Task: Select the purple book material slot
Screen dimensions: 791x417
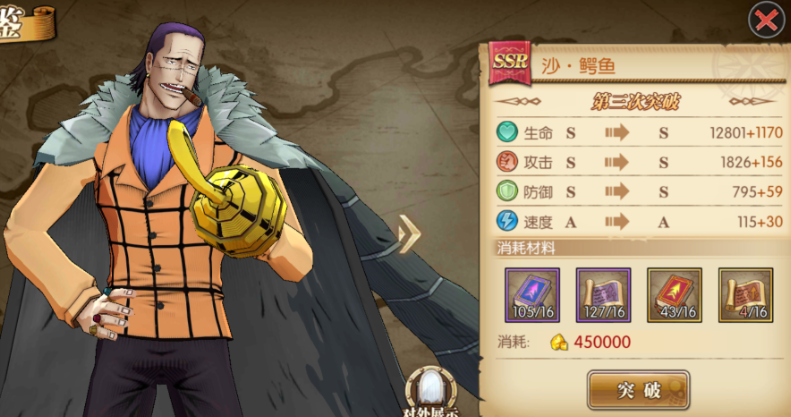Action: [532, 294]
